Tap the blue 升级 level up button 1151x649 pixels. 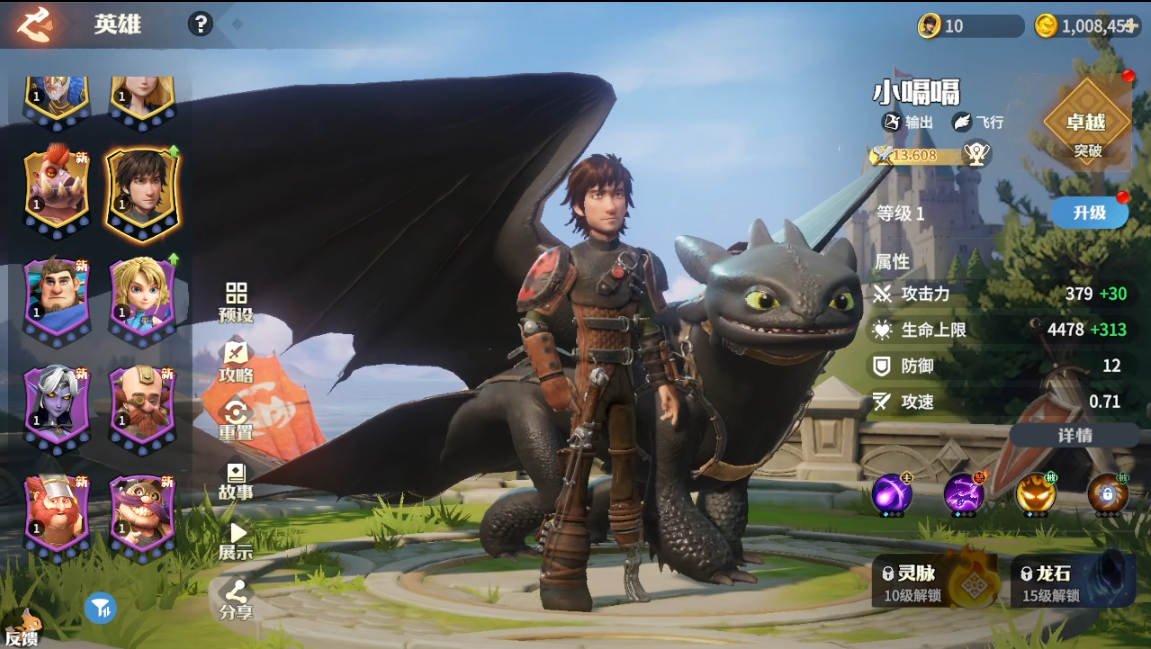(x=1088, y=212)
